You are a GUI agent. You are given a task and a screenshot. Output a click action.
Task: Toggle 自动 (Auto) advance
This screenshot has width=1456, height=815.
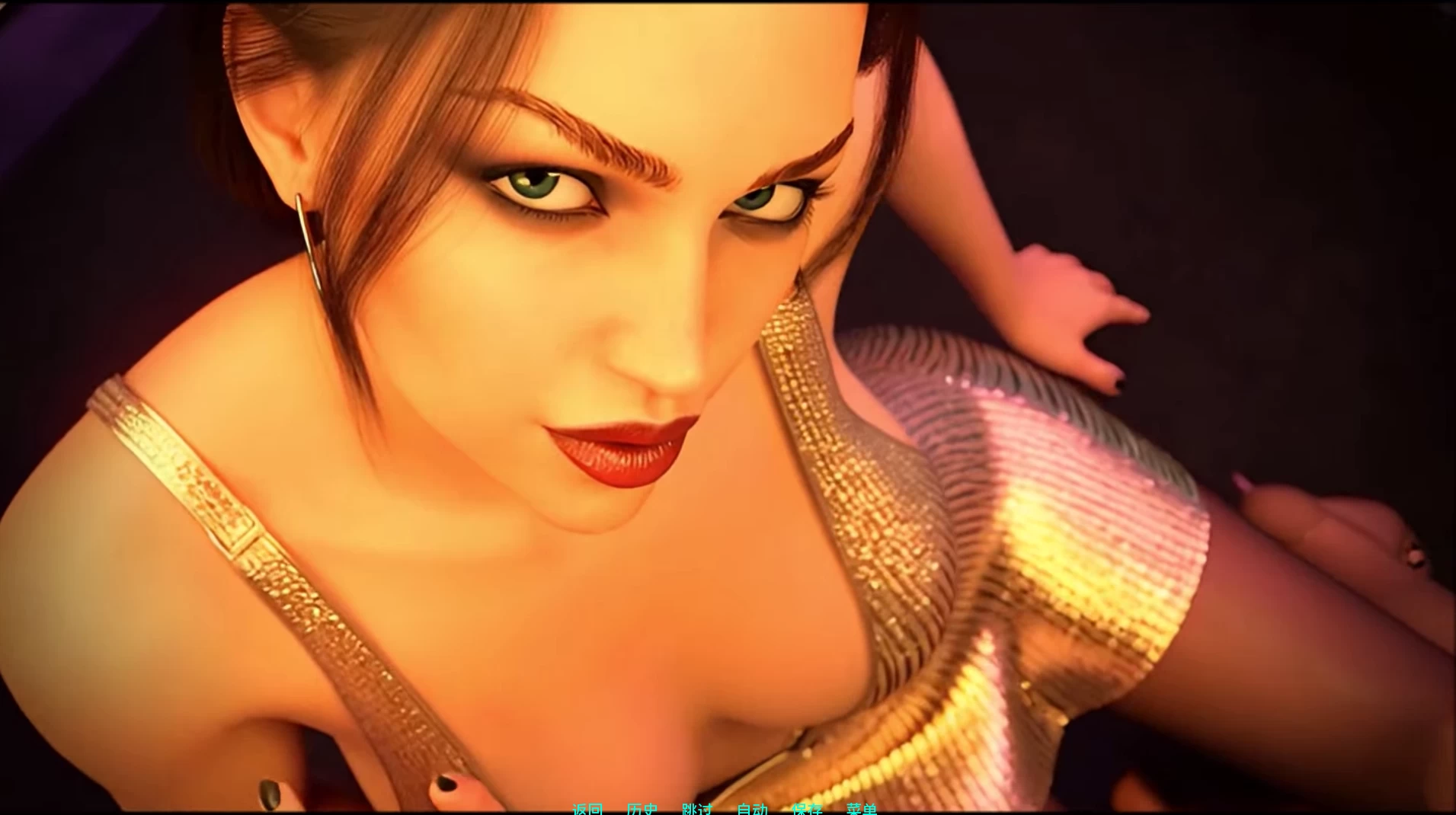point(752,809)
